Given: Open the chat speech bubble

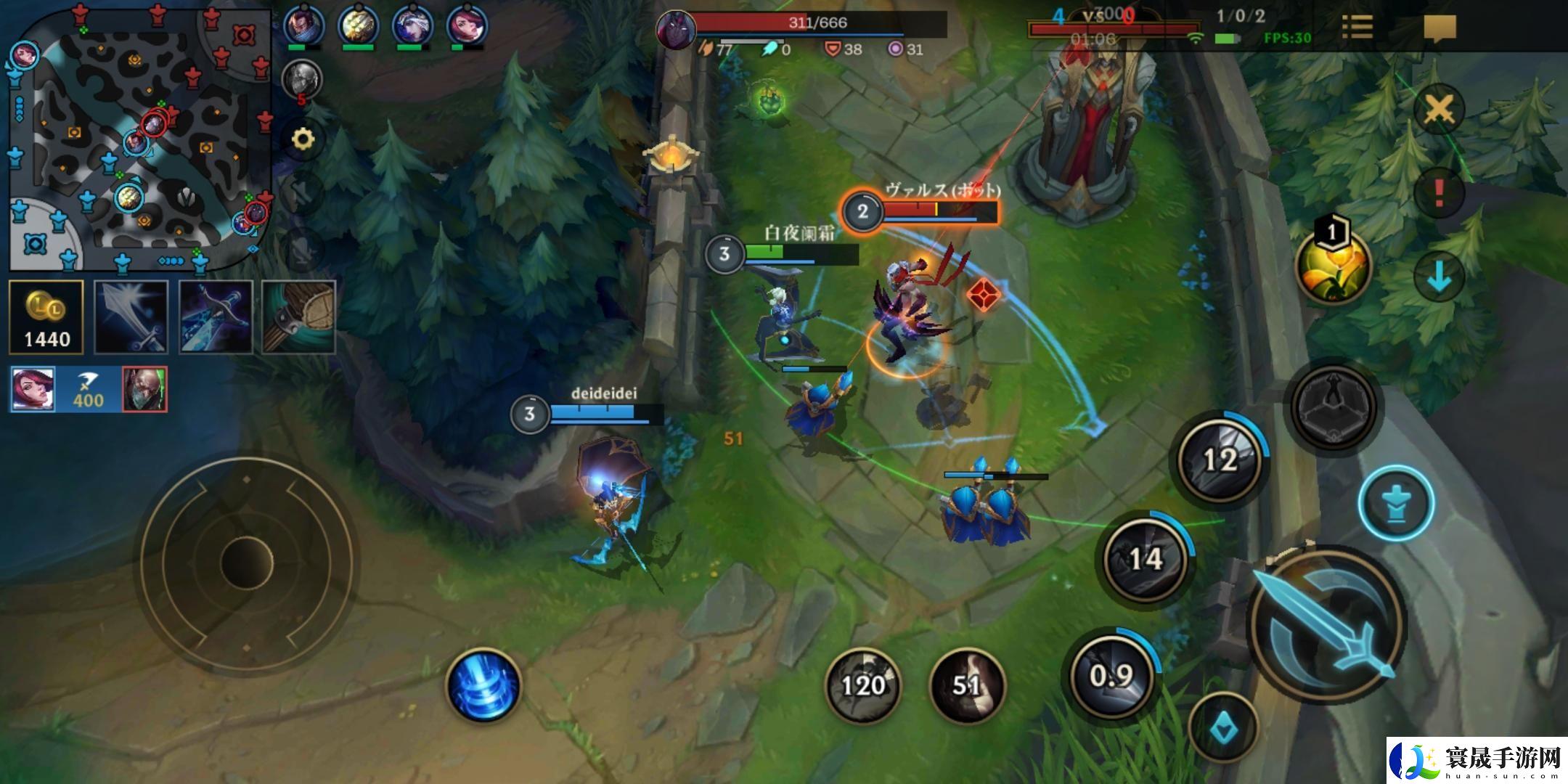Looking at the screenshot, I should pyautogui.click(x=1440, y=28).
